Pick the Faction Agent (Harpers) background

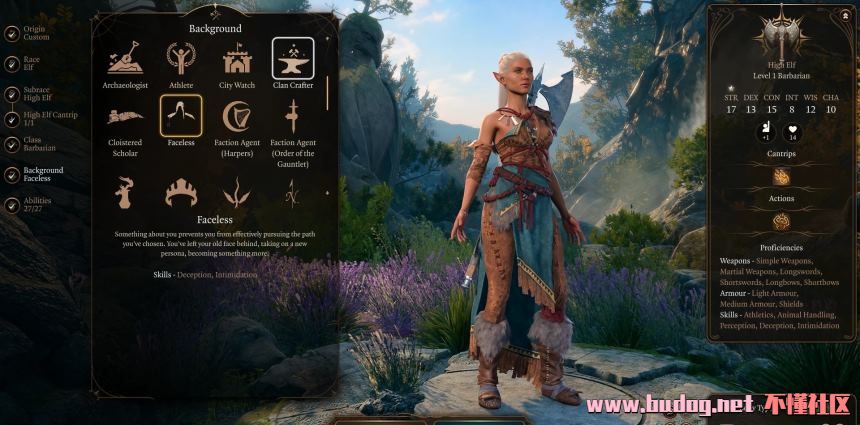click(x=237, y=117)
